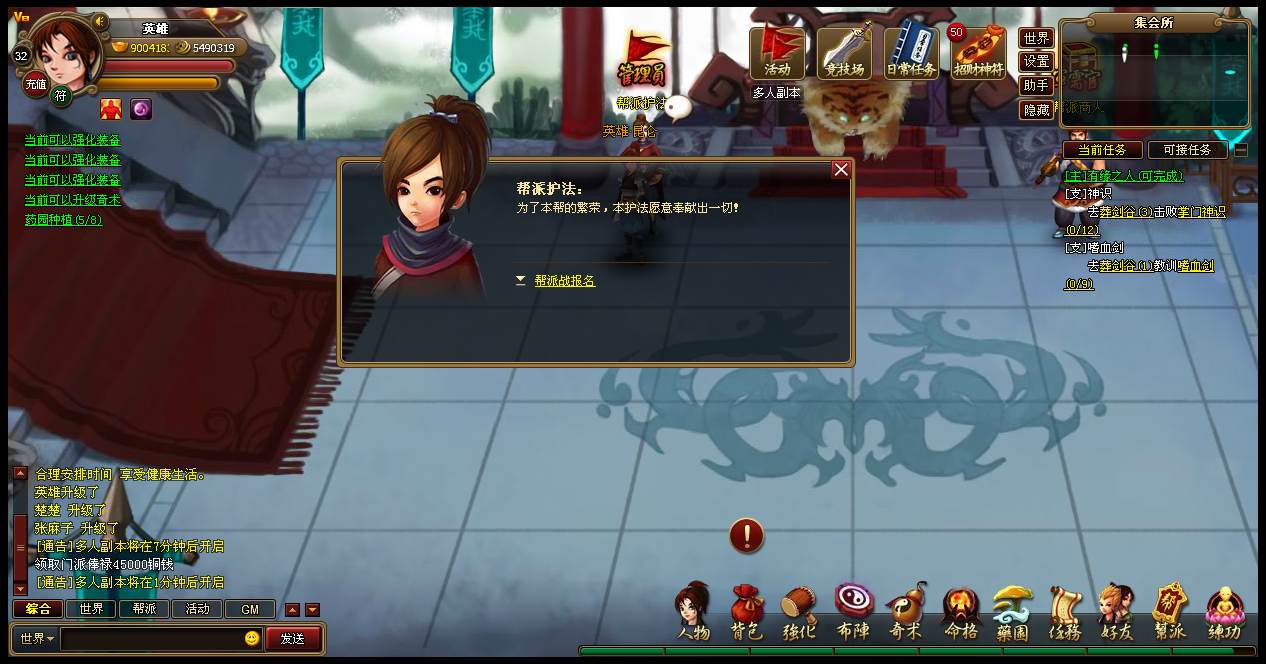
Task: Click the 发送 send button
Action: pos(292,638)
